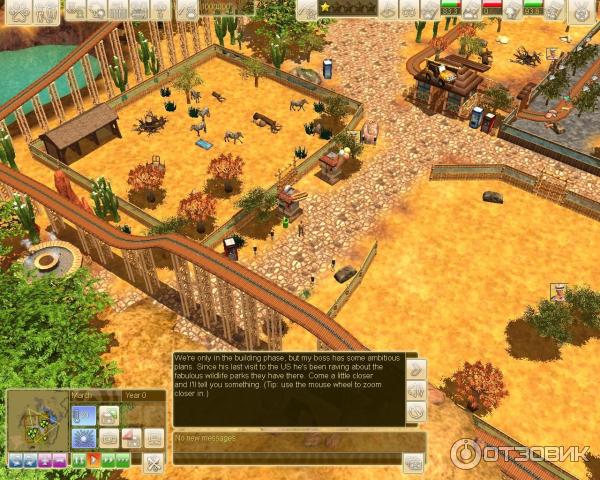Open the message log button beside 'No new messages'

click(413, 461)
